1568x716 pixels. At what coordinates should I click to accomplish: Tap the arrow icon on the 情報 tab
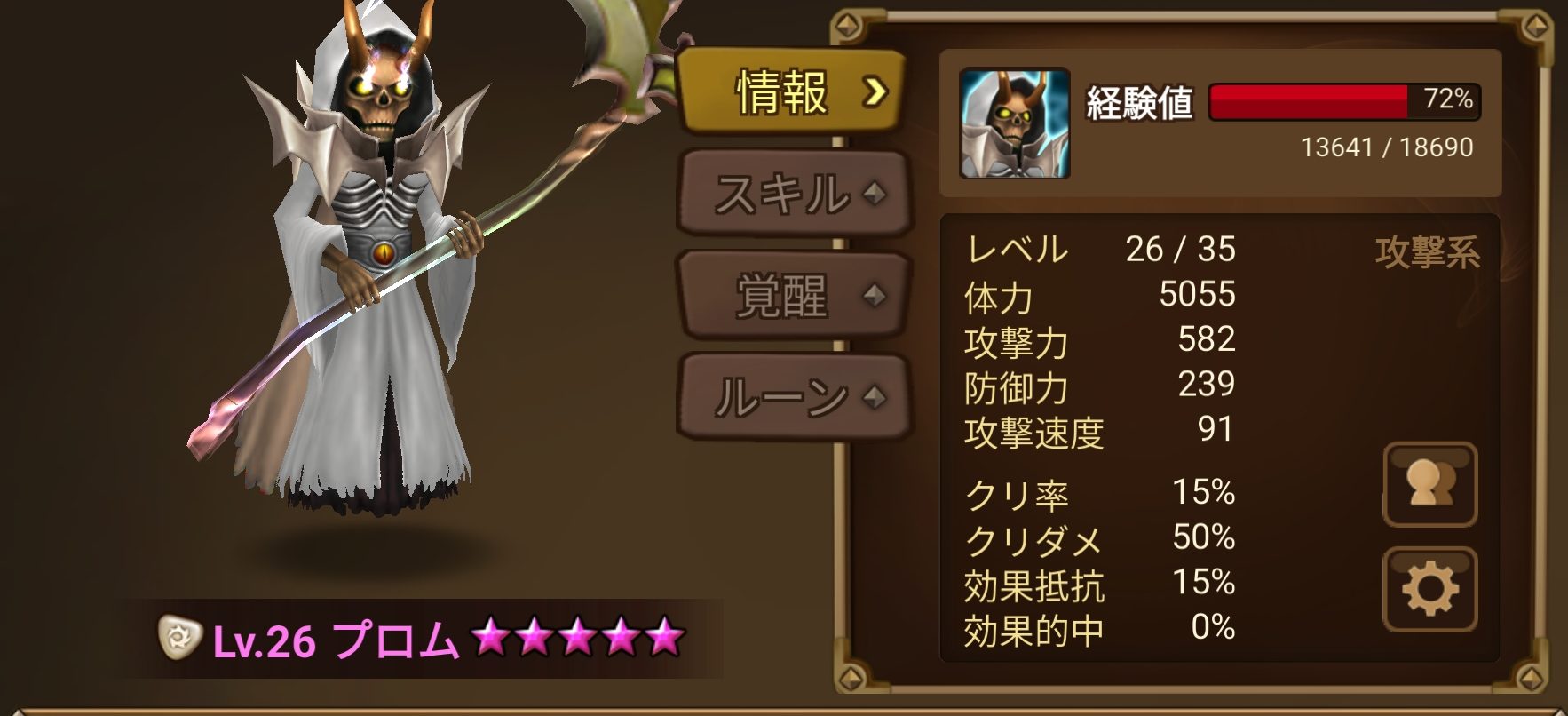(876, 90)
